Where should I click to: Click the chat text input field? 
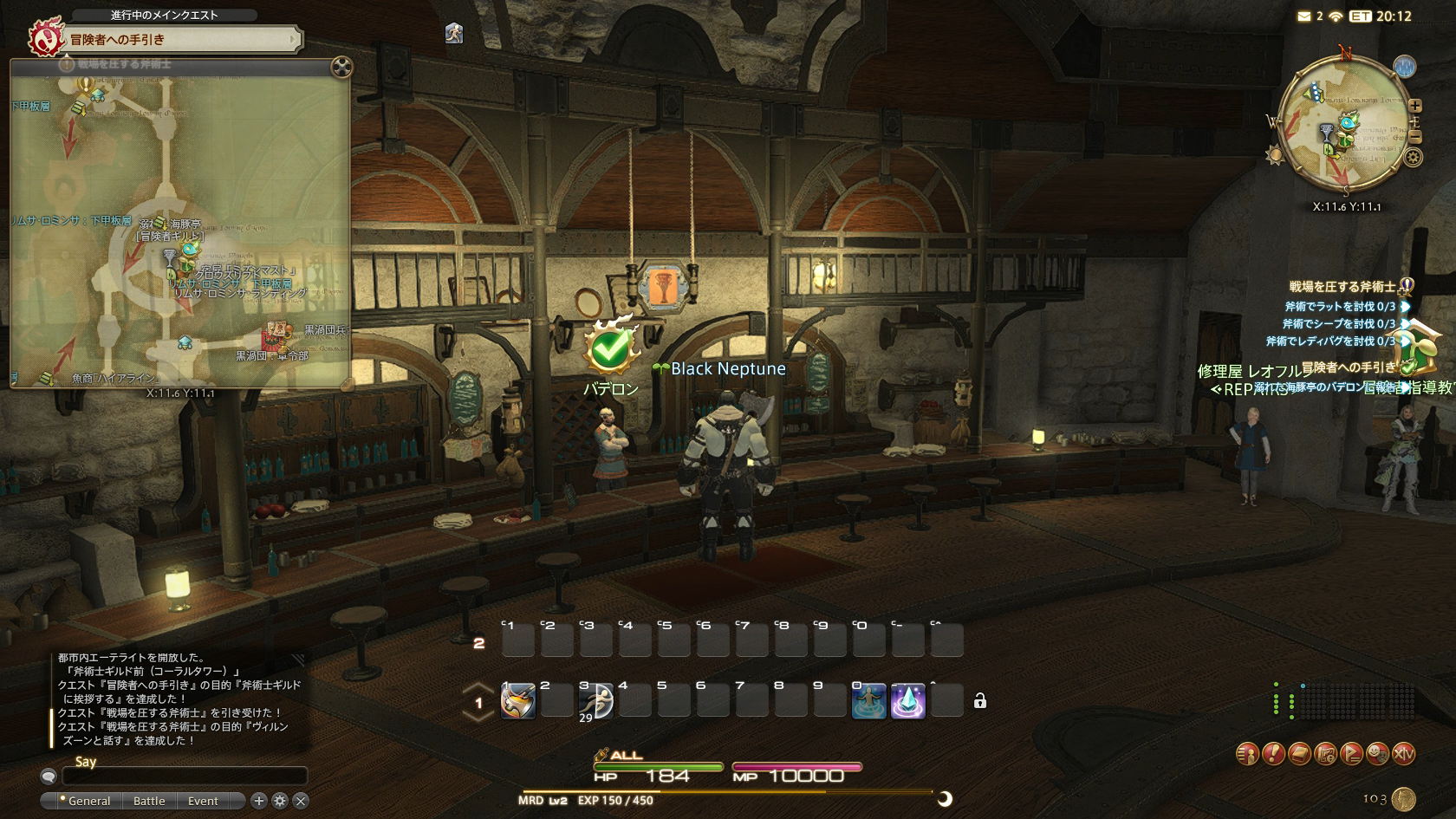pos(184,776)
